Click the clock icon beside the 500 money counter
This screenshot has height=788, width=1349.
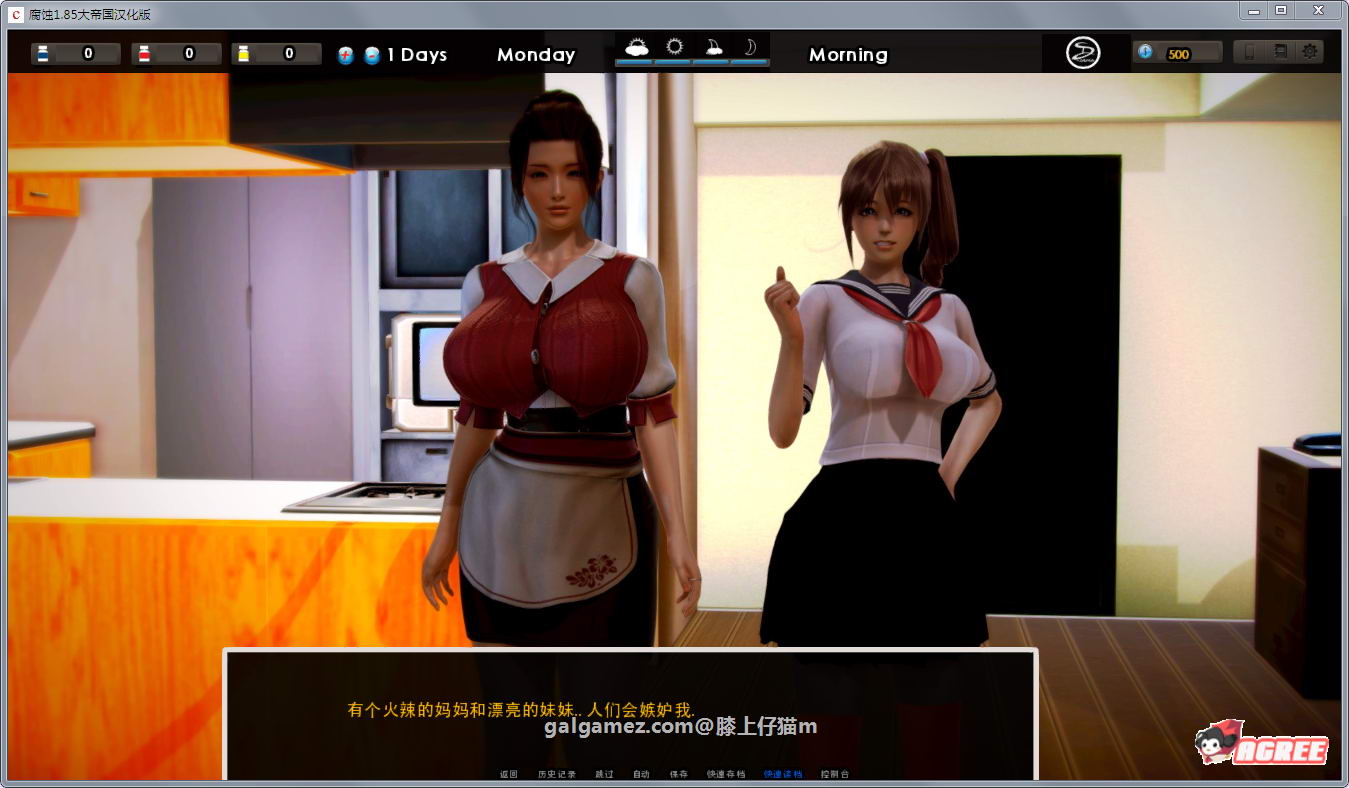pos(1145,52)
